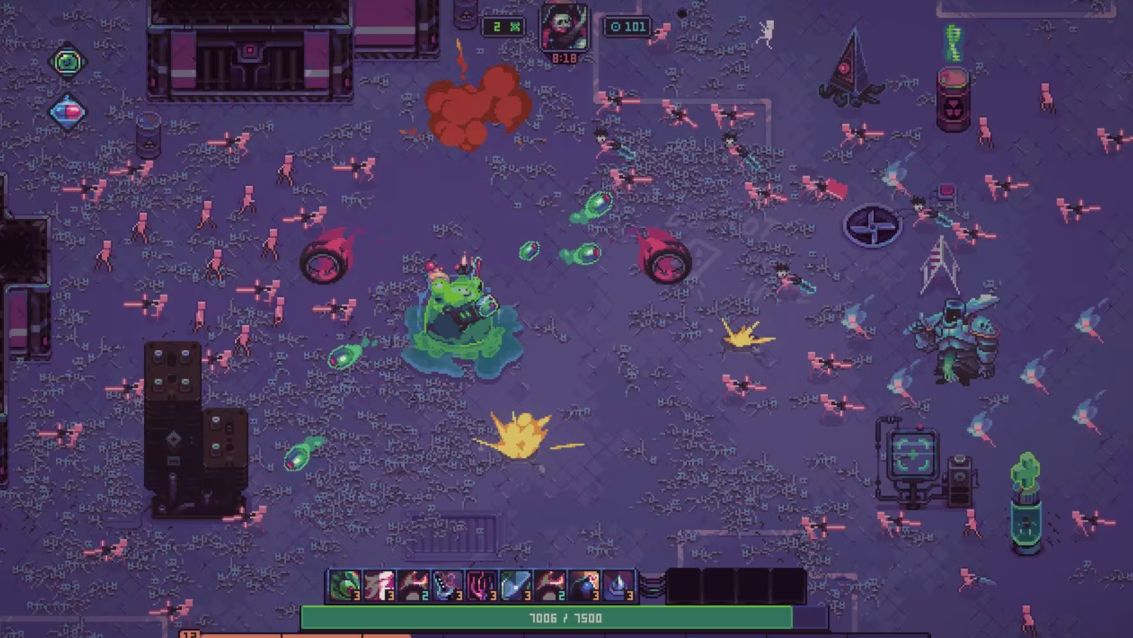This screenshot has width=1133, height=638.
Task: Select the black bomb weapon slot
Action: pos(584,585)
